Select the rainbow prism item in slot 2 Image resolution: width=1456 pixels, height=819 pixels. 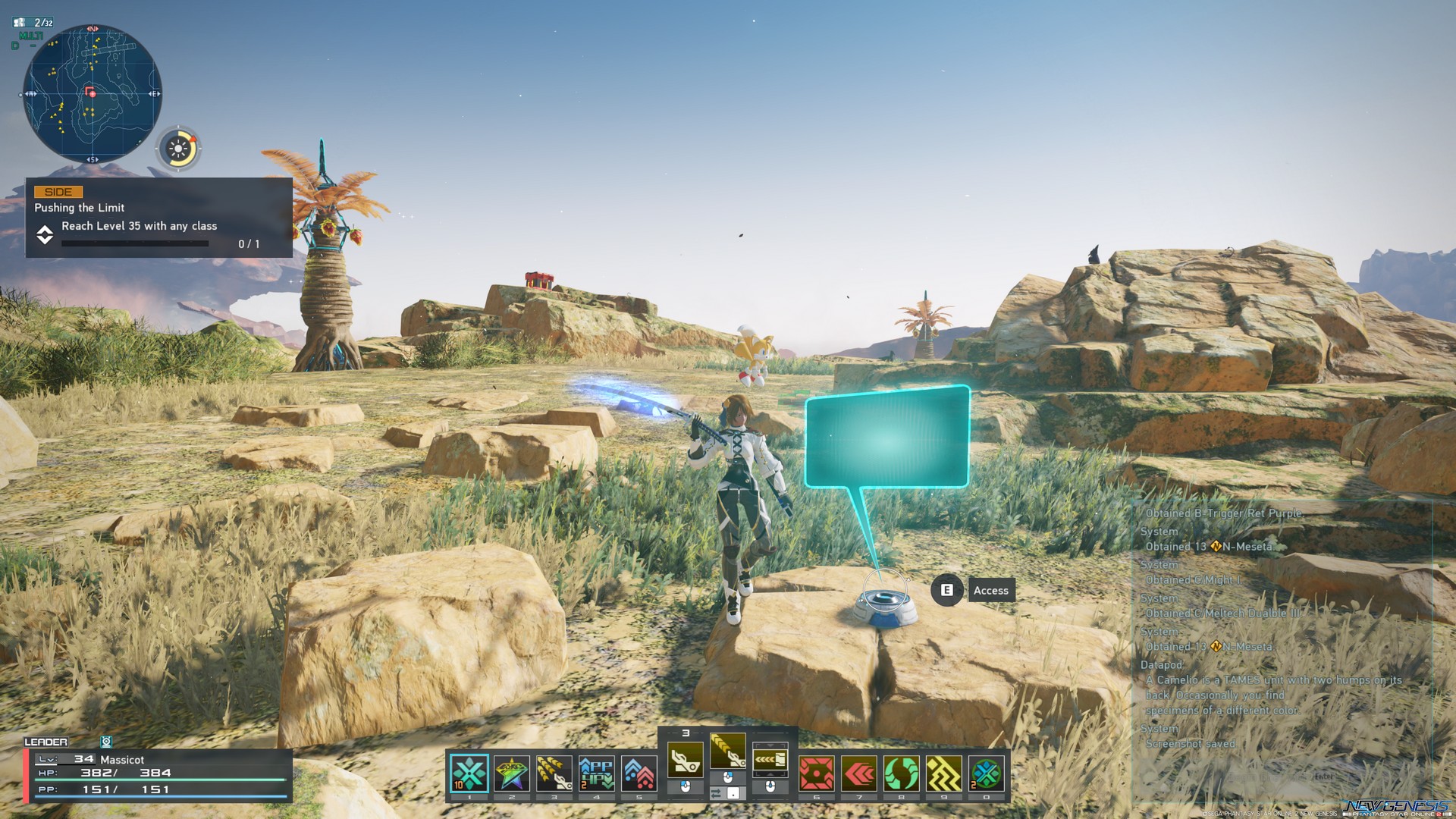(511, 772)
